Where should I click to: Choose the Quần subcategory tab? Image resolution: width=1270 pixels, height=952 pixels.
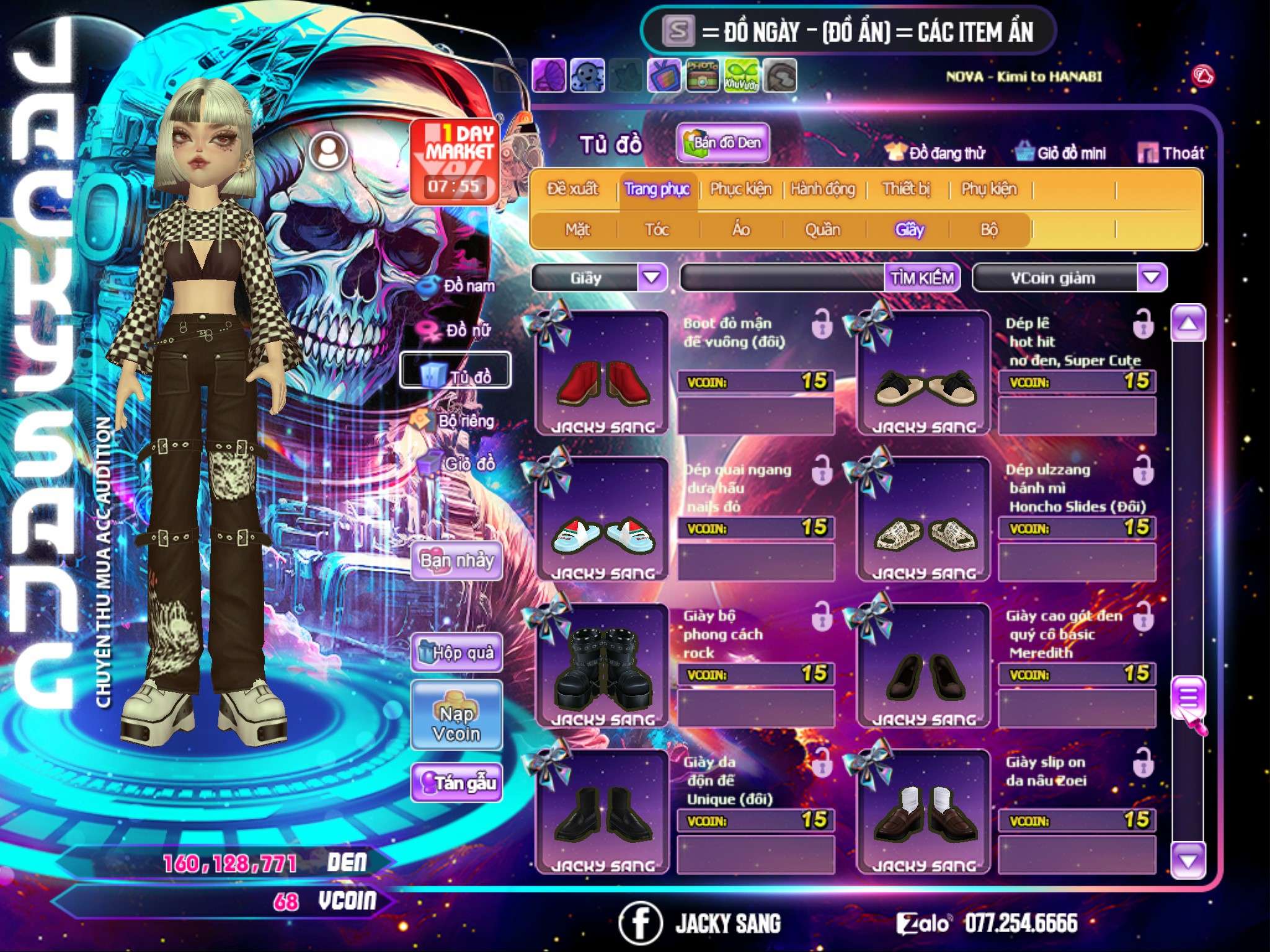coord(822,229)
